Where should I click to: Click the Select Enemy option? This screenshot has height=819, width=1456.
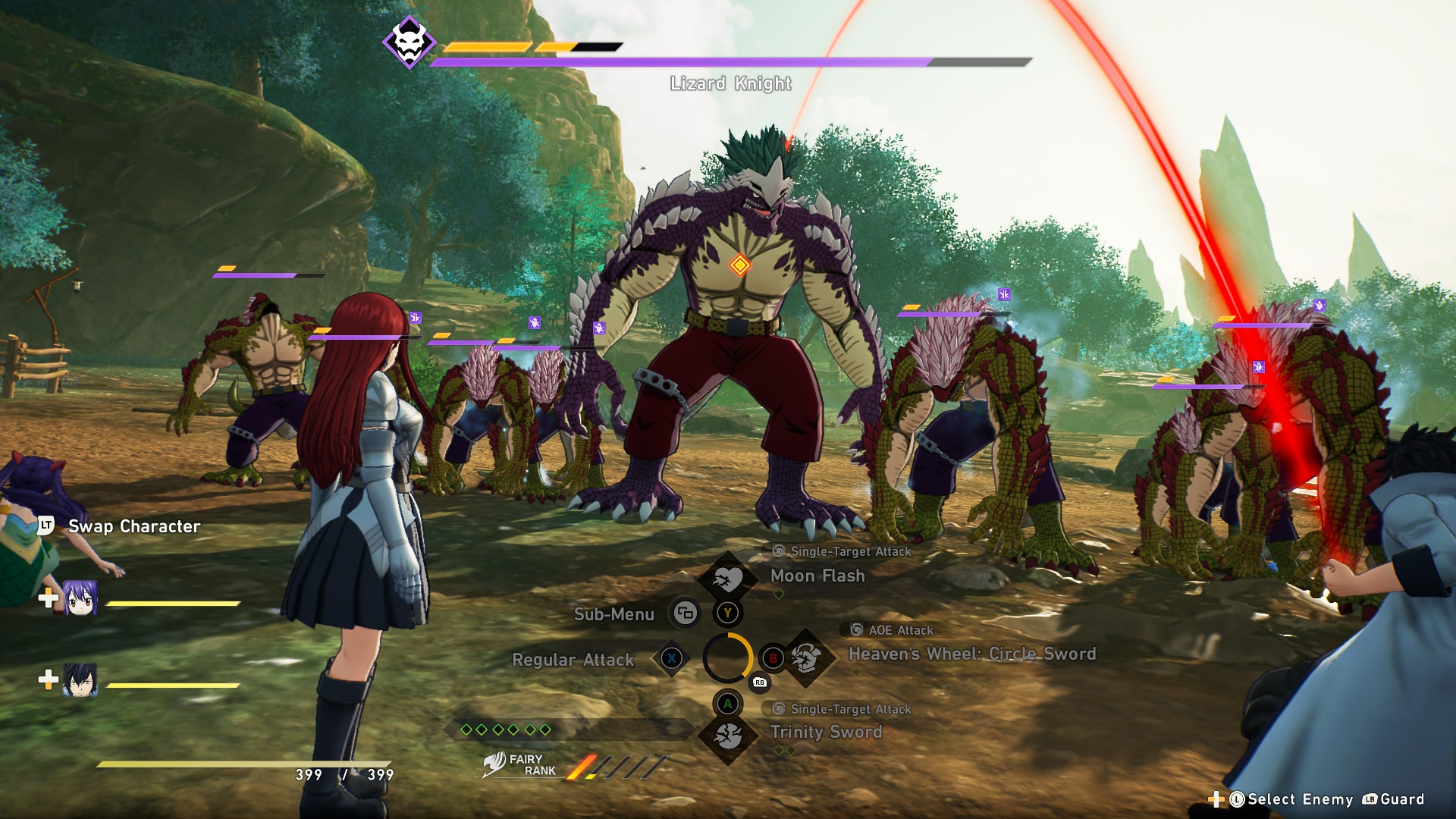(1300, 799)
